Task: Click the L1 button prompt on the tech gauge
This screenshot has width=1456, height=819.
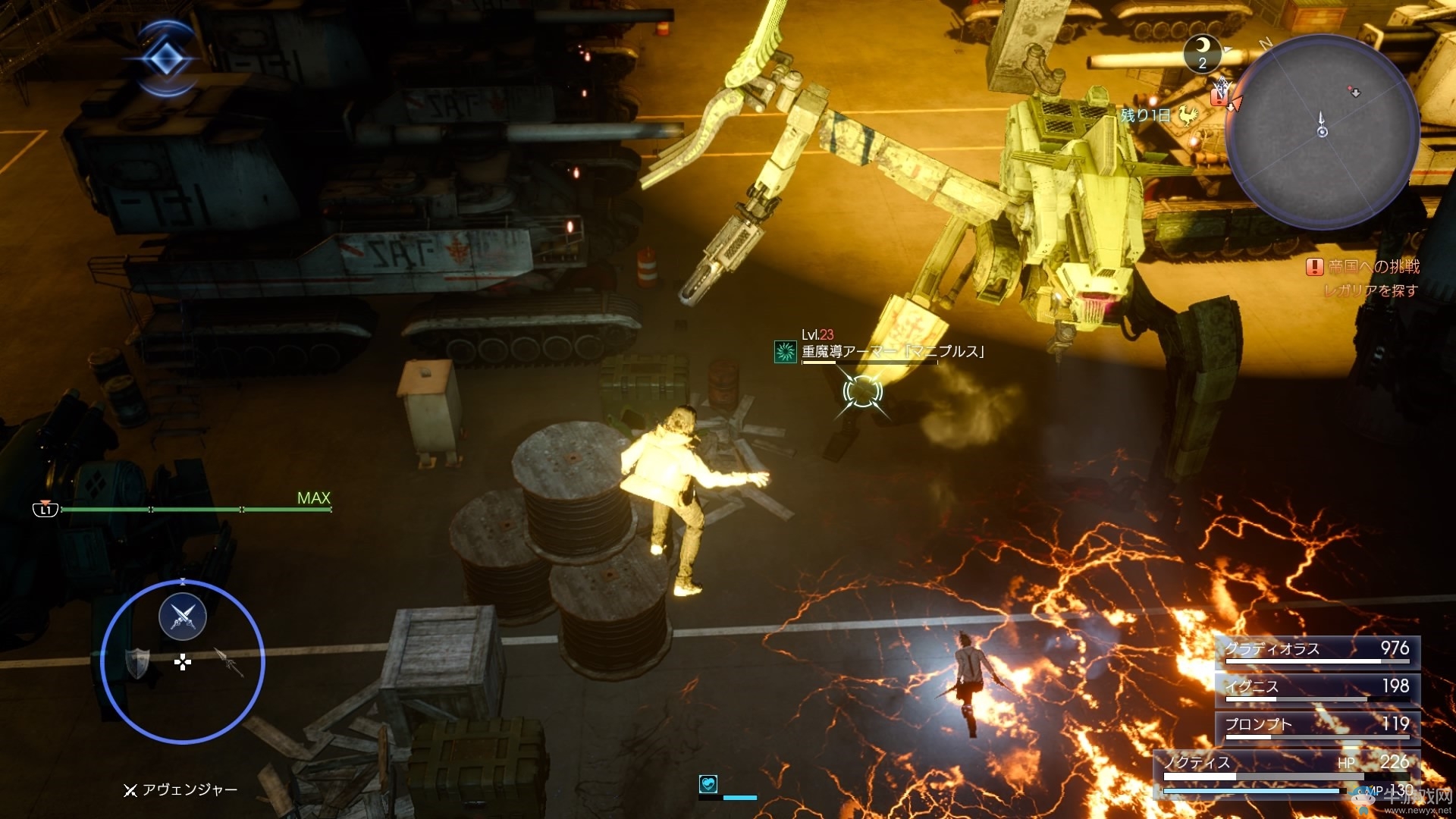Action: [45, 511]
